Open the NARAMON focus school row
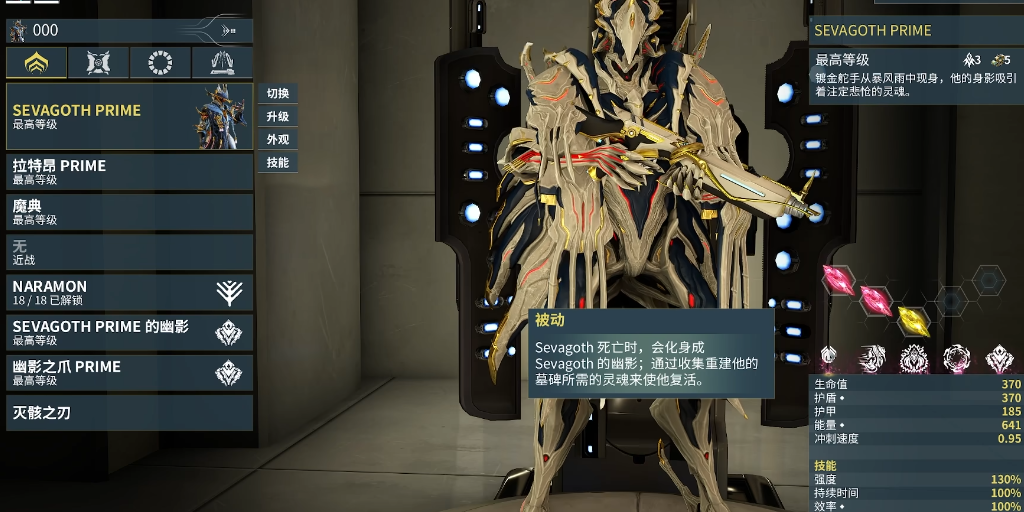This screenshot has height=512, width=1024. click(129, 292)
